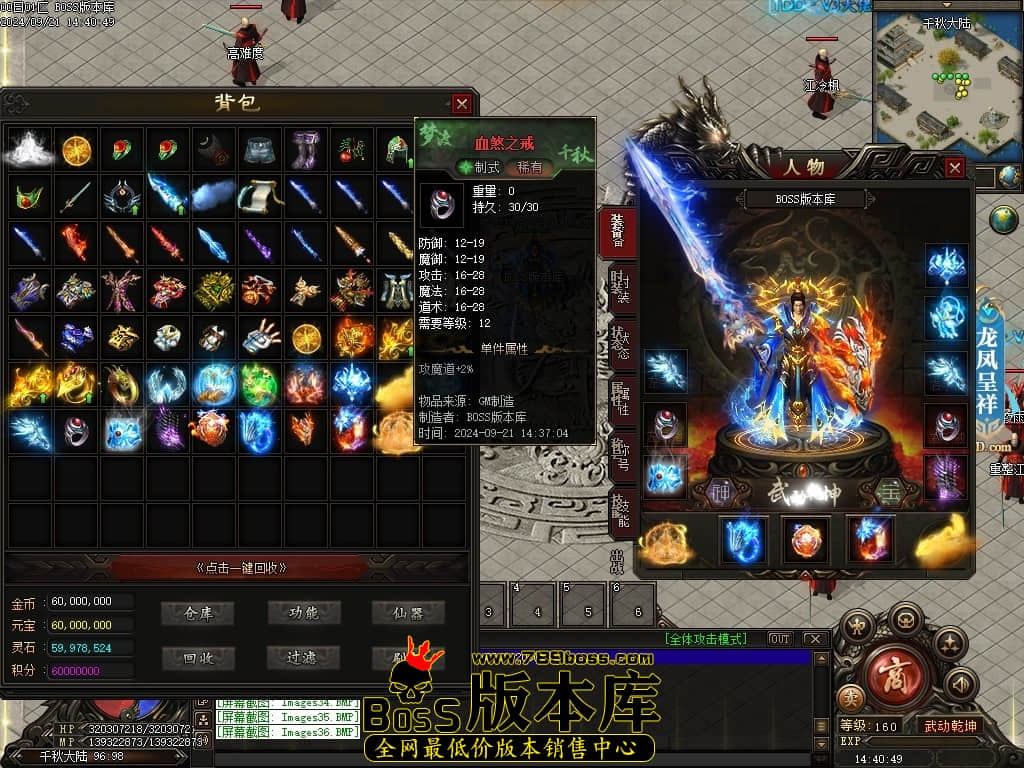Screen dimensions: 1024x768
Task: Click the 卖 sell round button
Action: tap(853, 696)
